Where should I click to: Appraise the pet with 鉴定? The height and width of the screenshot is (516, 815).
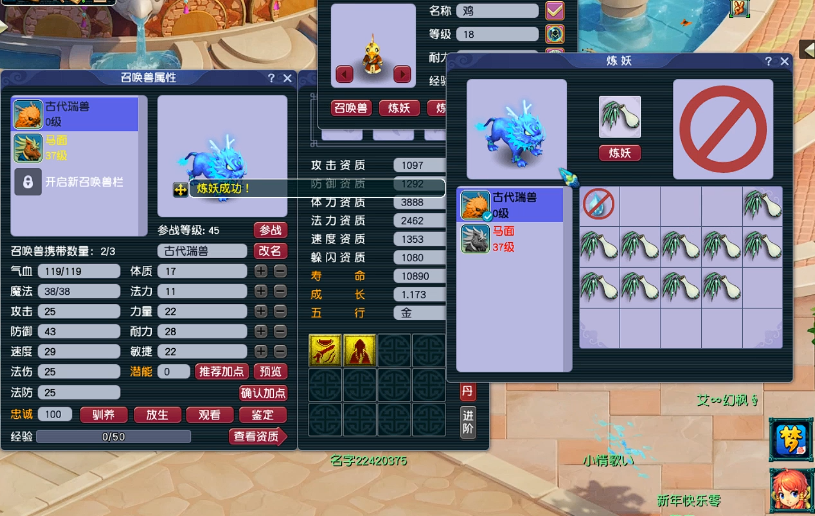(262, 414)
